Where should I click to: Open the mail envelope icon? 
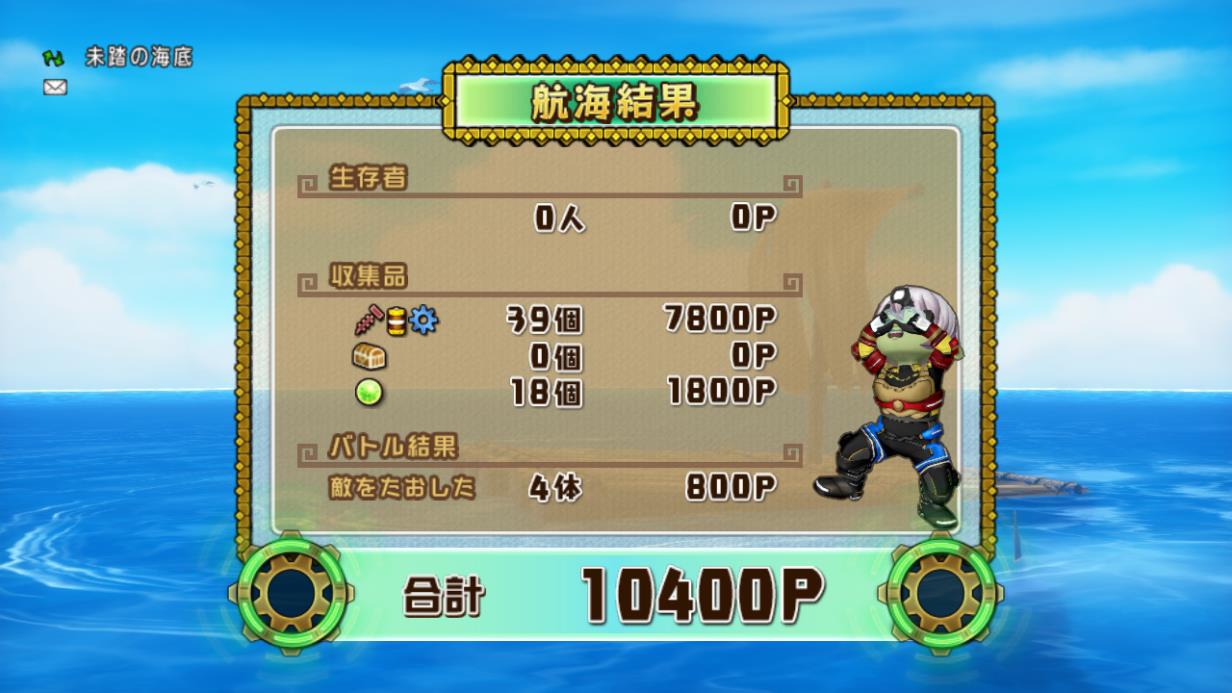click(x=54, y=87)
